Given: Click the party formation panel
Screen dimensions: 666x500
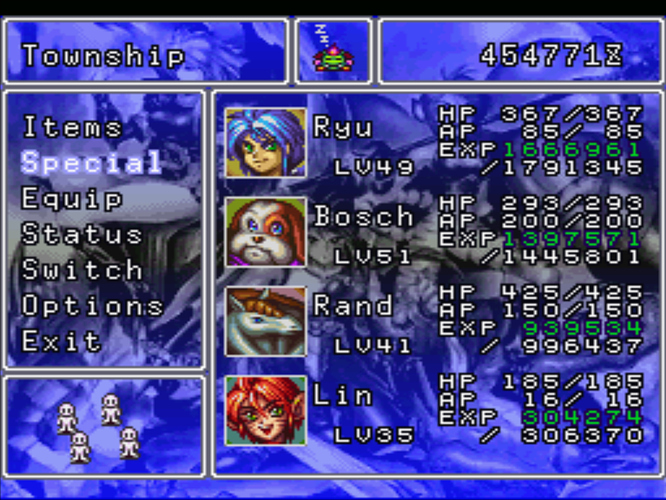Looking at the screenshot, I should pos(103,425).
